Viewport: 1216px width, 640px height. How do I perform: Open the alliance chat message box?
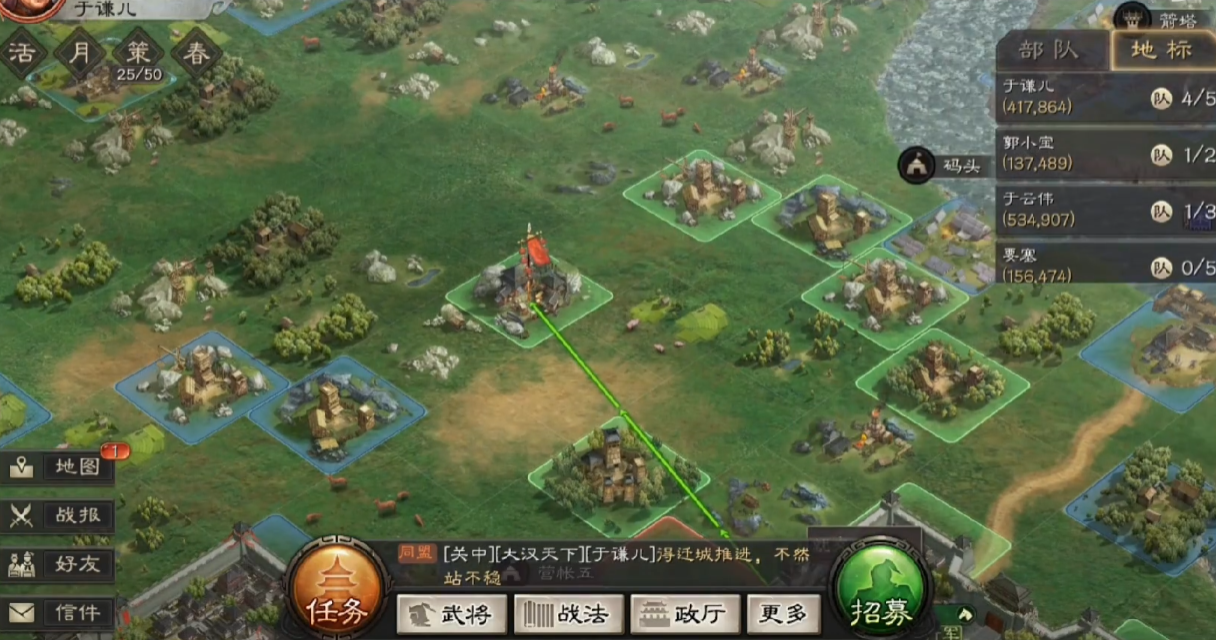[610, 565]
